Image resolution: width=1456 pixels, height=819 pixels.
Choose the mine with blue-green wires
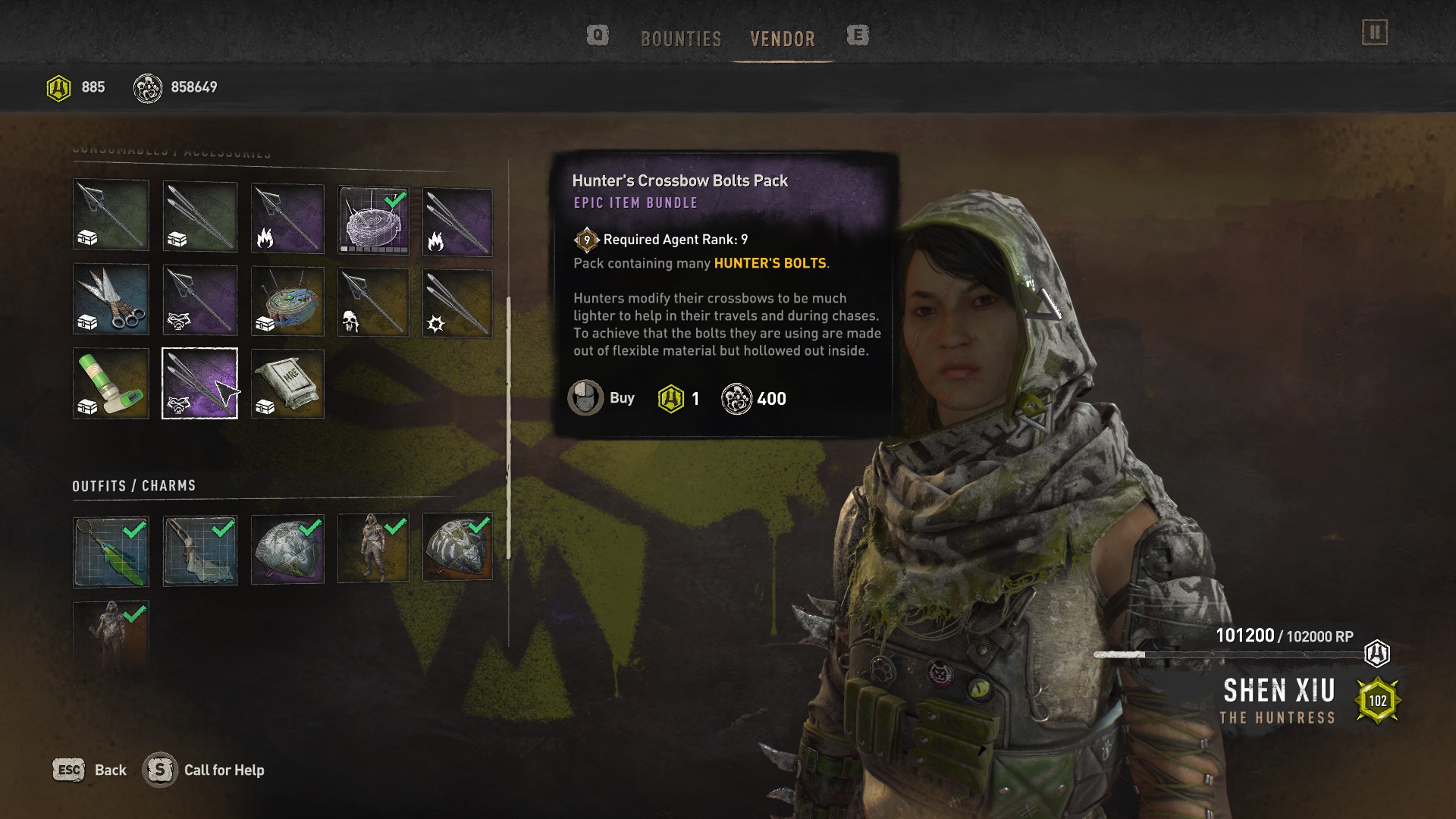tap(287, 301)
